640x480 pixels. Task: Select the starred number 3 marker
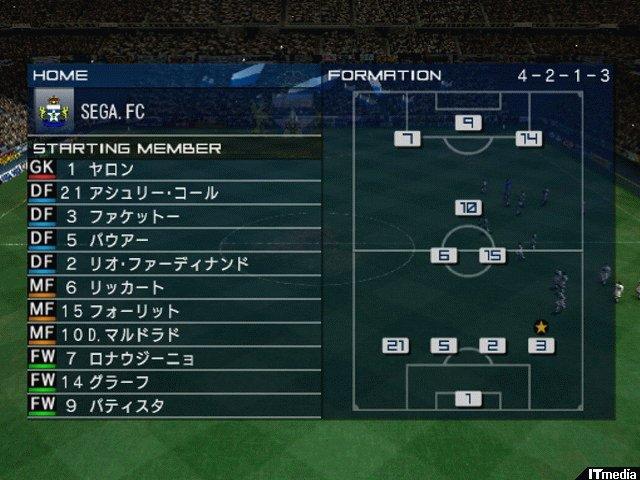point(541,346)
